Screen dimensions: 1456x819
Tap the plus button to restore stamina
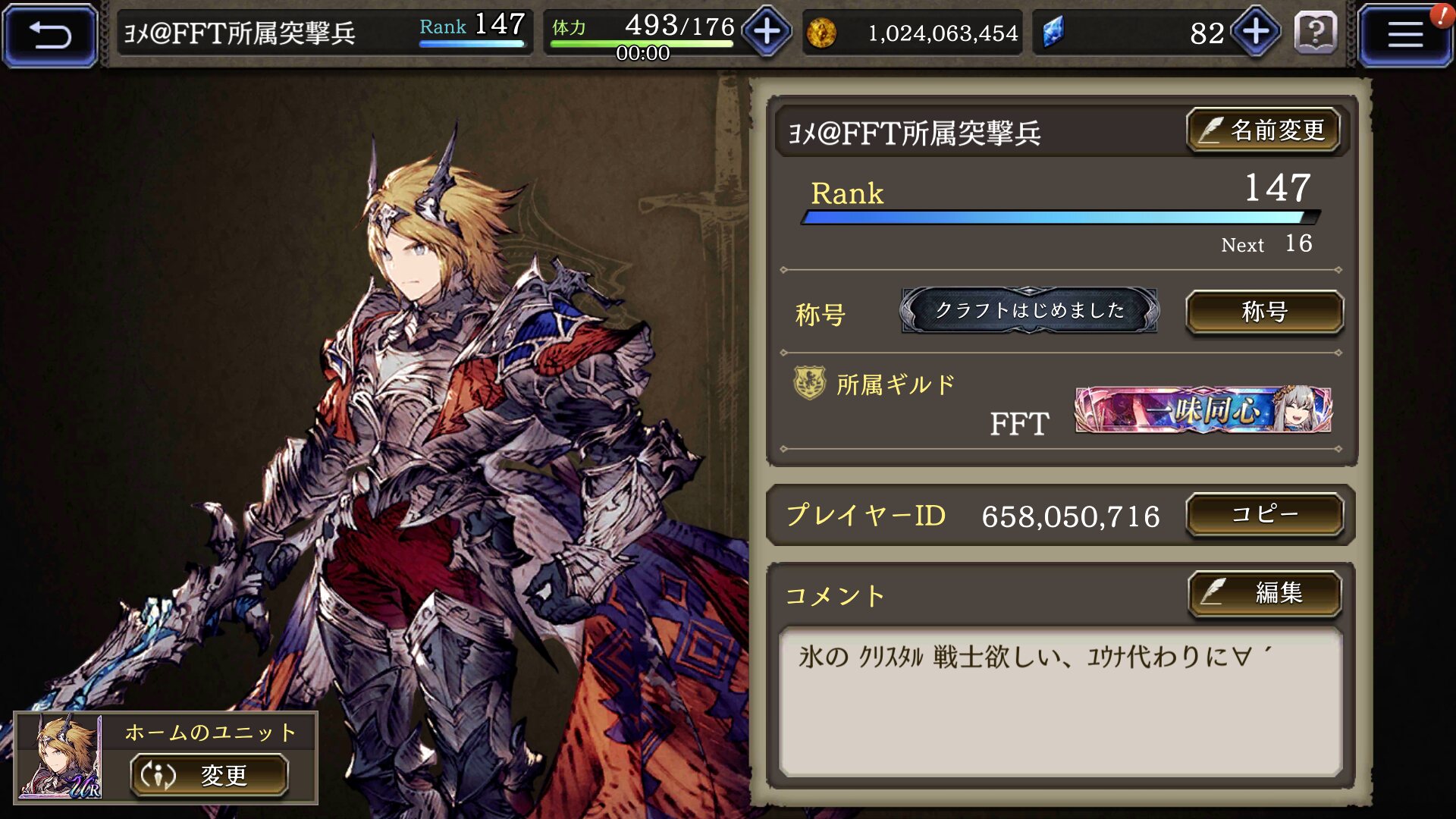767,32
